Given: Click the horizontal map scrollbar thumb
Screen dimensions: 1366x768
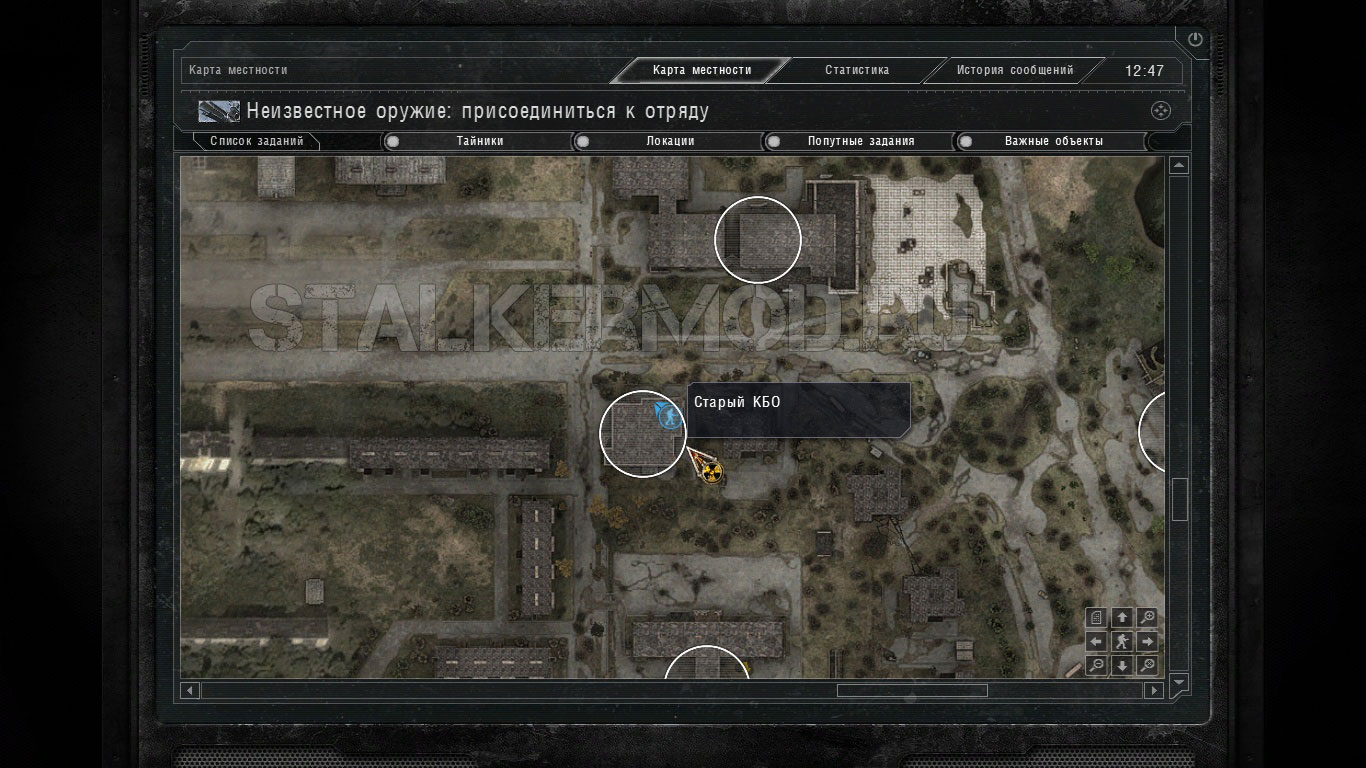Looking at the screenshot, I should [911, 690].
